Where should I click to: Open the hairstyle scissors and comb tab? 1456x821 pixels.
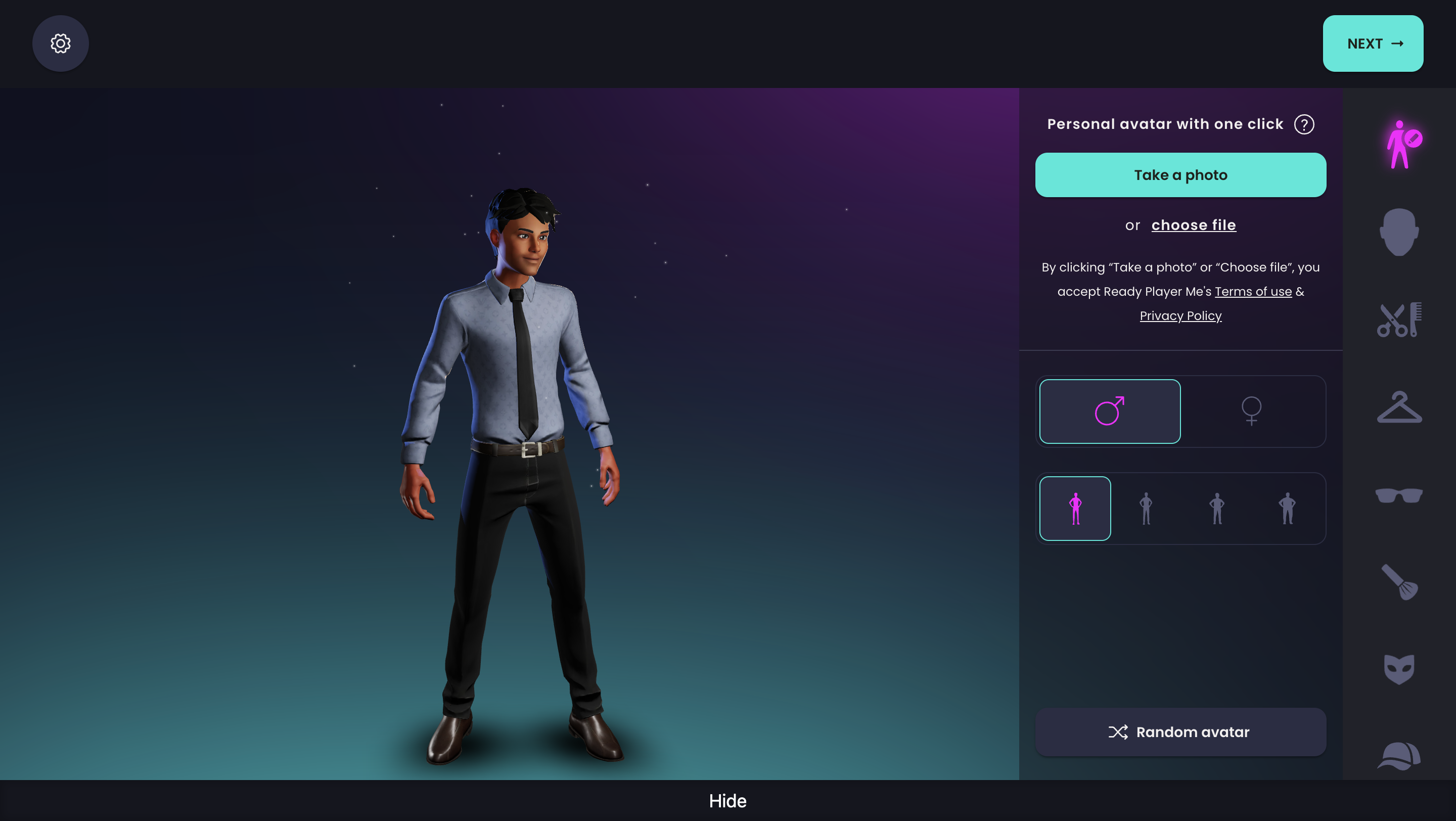pyautogui.click(x=1398, y=320)
